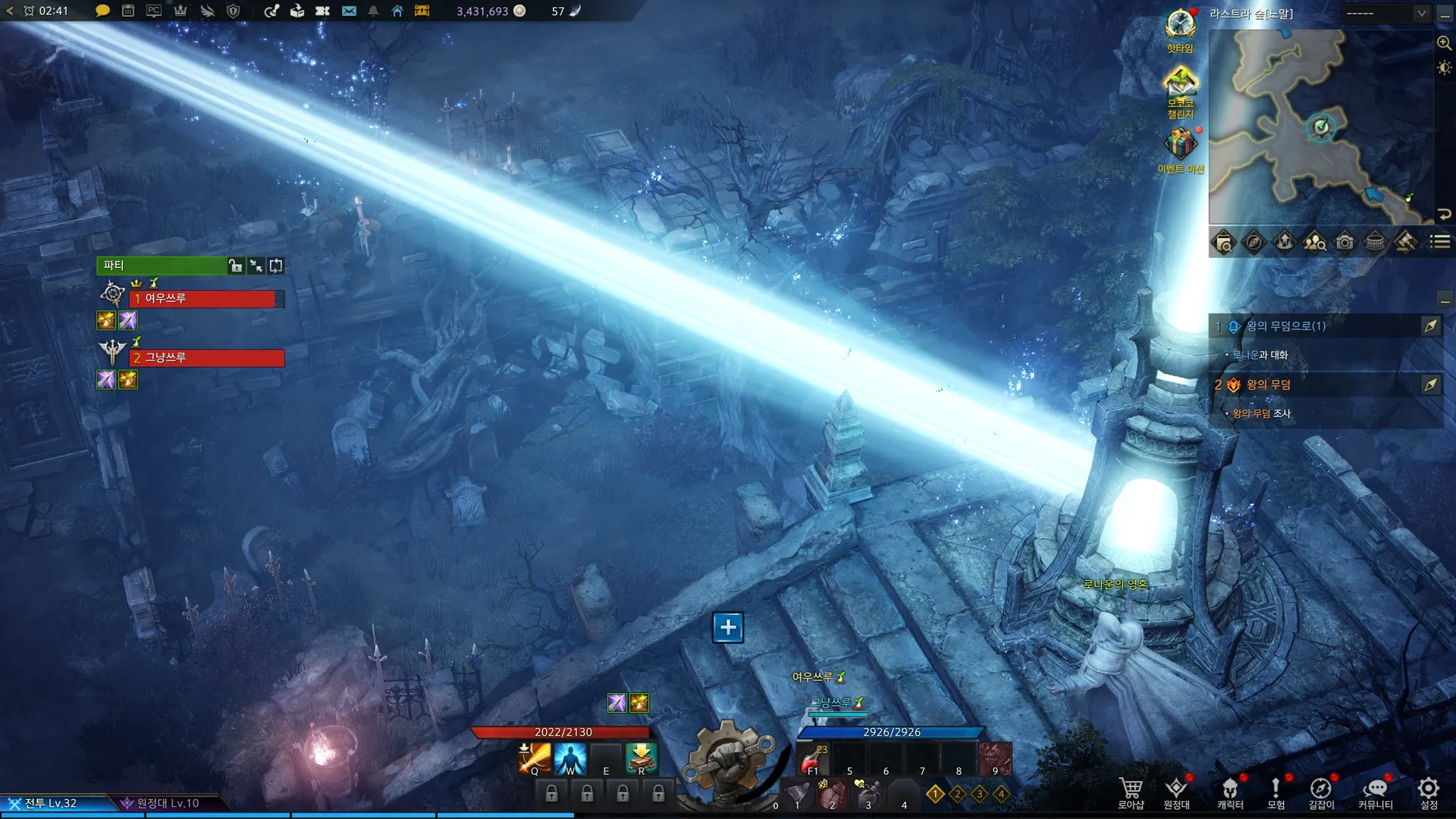
Task: Open the 캐릭터 character menu
Action: (x=1230, y=792)
